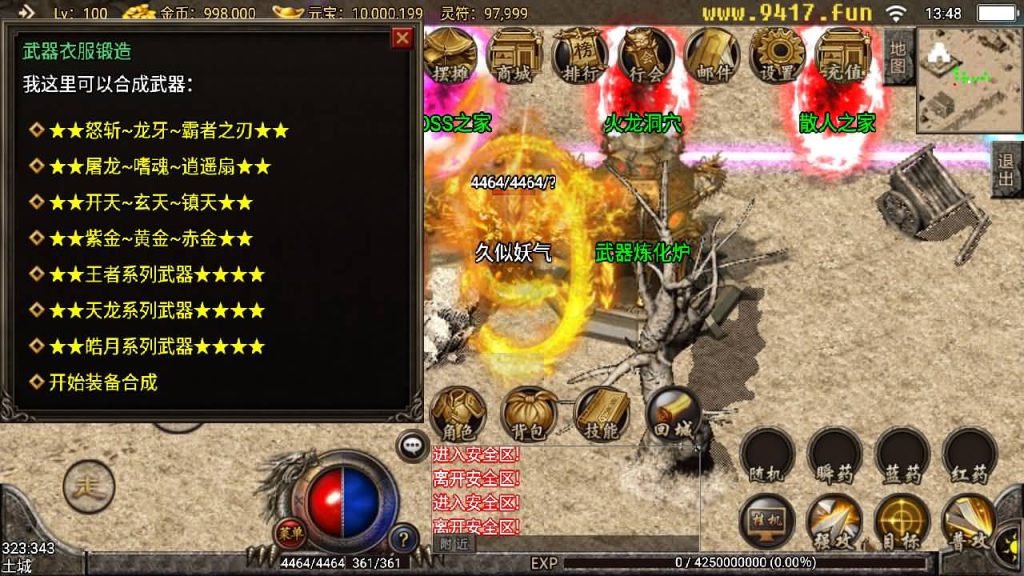Choose the 怒斩~龙牙~霸者之刃 weapon option
The width and height of the screenshot is (1024, 576).
[160, 130]
